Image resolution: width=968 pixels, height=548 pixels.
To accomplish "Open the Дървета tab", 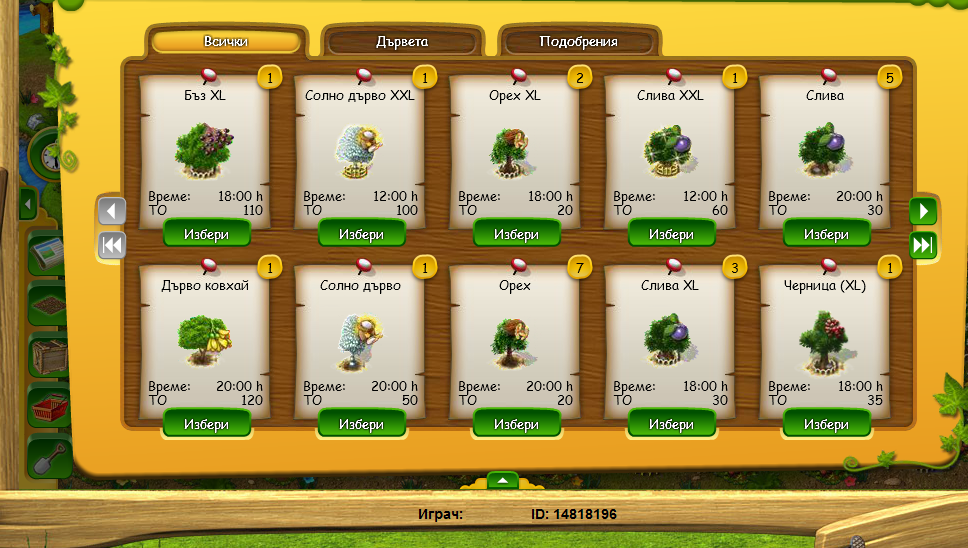I will [402, 42].
